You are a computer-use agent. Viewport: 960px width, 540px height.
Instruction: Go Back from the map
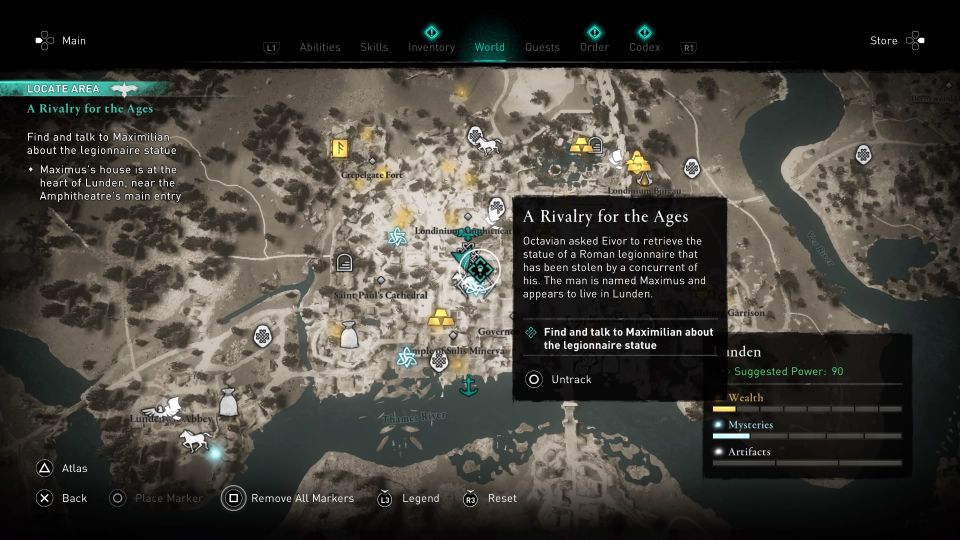click(x=62, y=498)
